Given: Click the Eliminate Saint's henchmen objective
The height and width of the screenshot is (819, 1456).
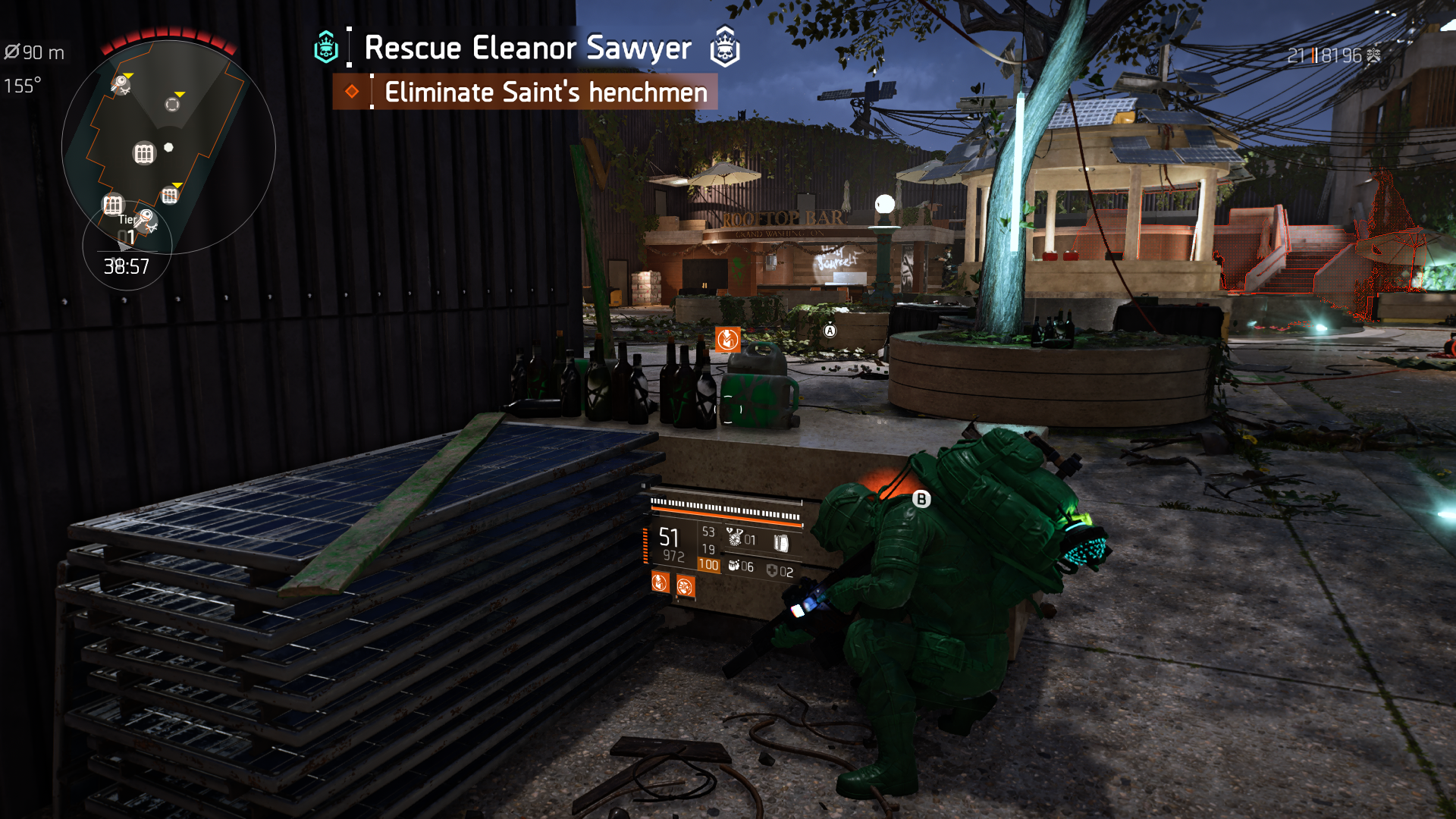Looking at the screenshot, I should tap(545, 93).
